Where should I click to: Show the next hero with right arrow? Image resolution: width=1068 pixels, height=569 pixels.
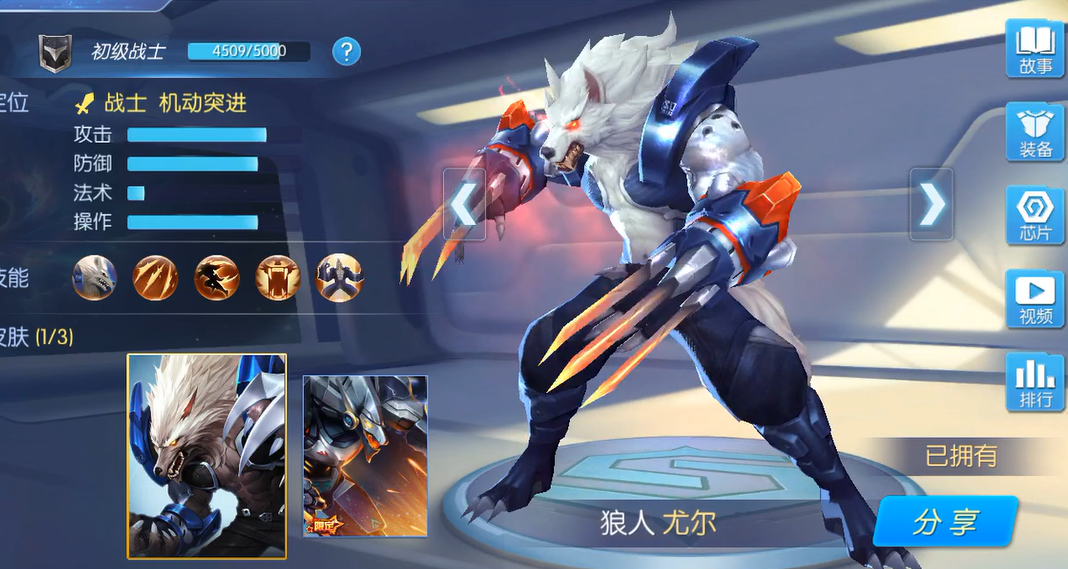931,204
